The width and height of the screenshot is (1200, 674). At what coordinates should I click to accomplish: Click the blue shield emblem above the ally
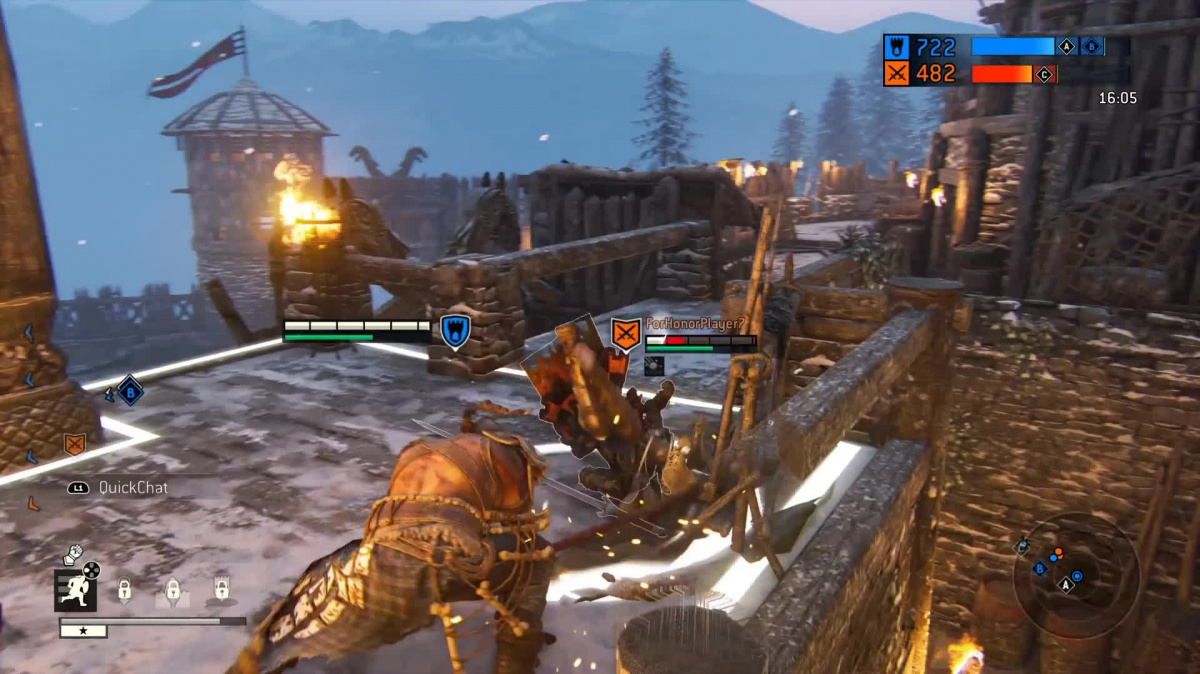tap(455, 332)
